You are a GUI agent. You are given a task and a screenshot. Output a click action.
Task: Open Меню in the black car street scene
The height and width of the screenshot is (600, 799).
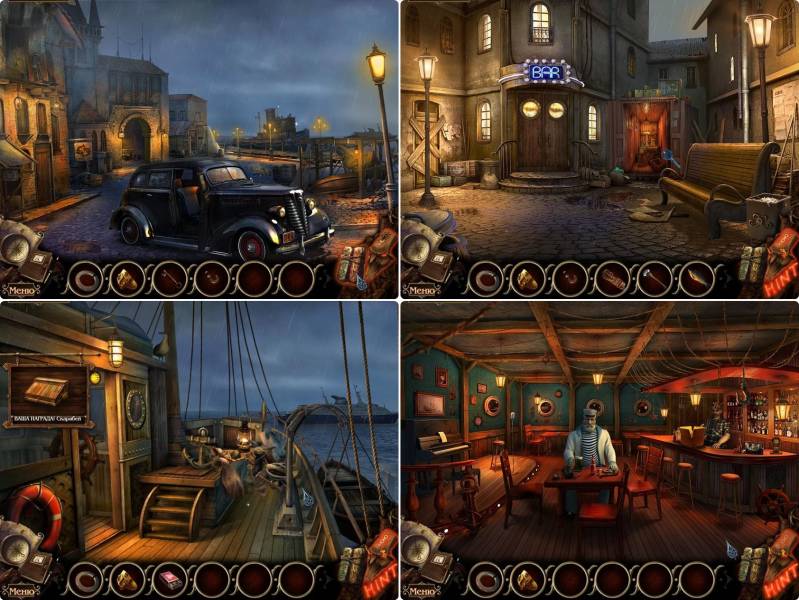[22, 291]
